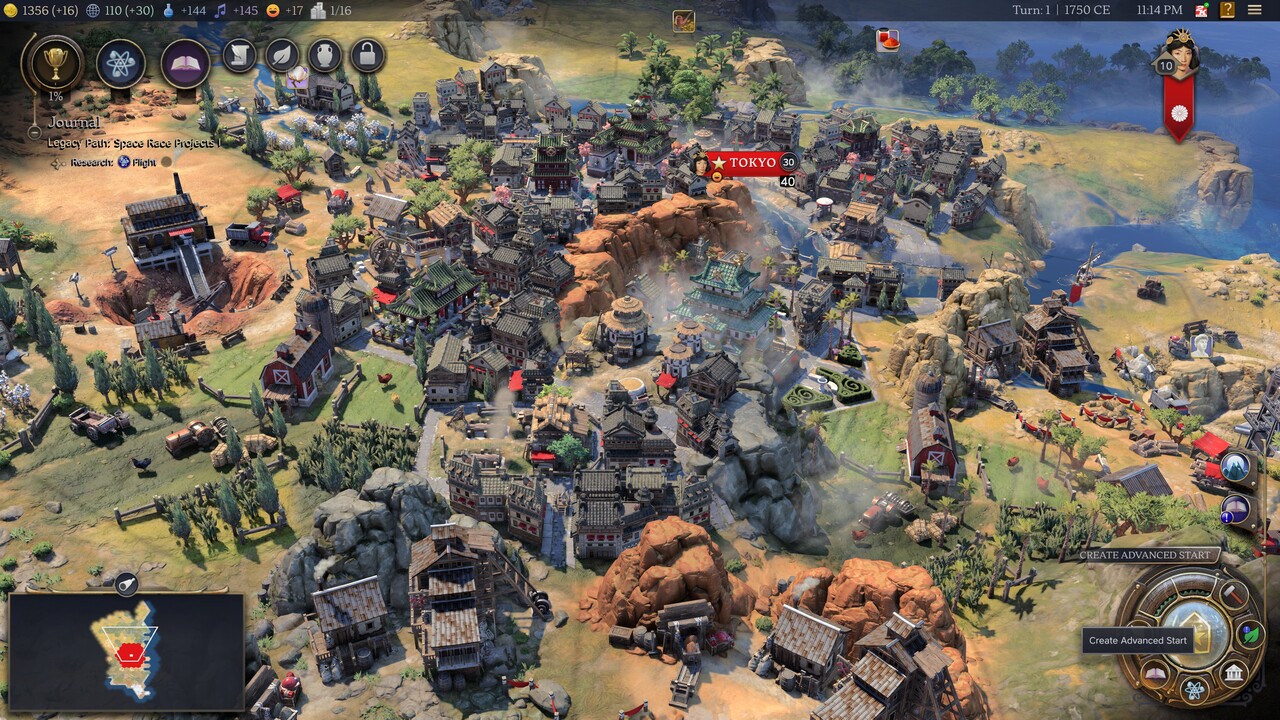This screenshot has width=1280, height=720.
Task: Open the mountain notification icon
Action: click(x=1237, y=467)
